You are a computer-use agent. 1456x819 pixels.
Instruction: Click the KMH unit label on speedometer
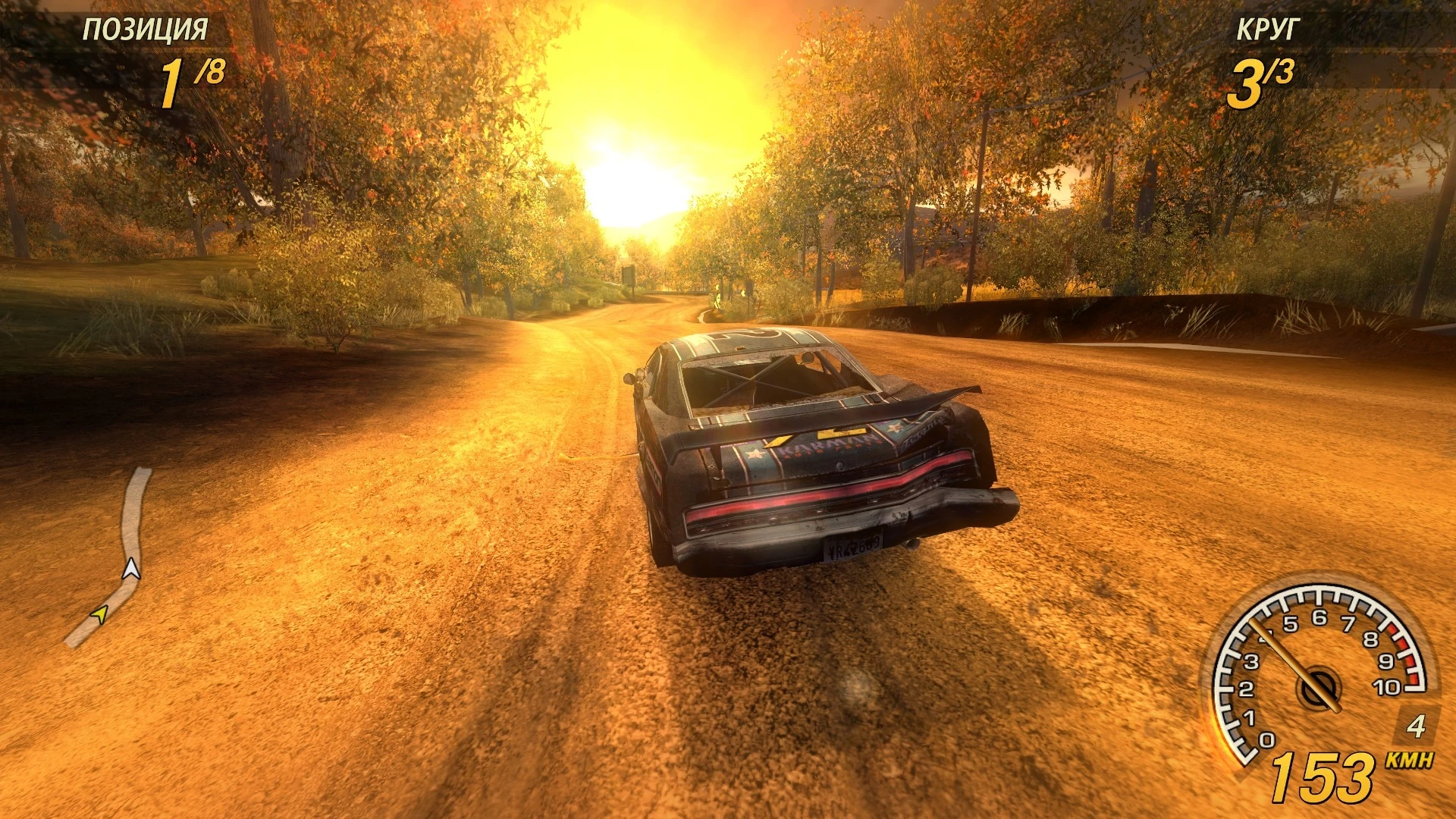[1409, 760]
